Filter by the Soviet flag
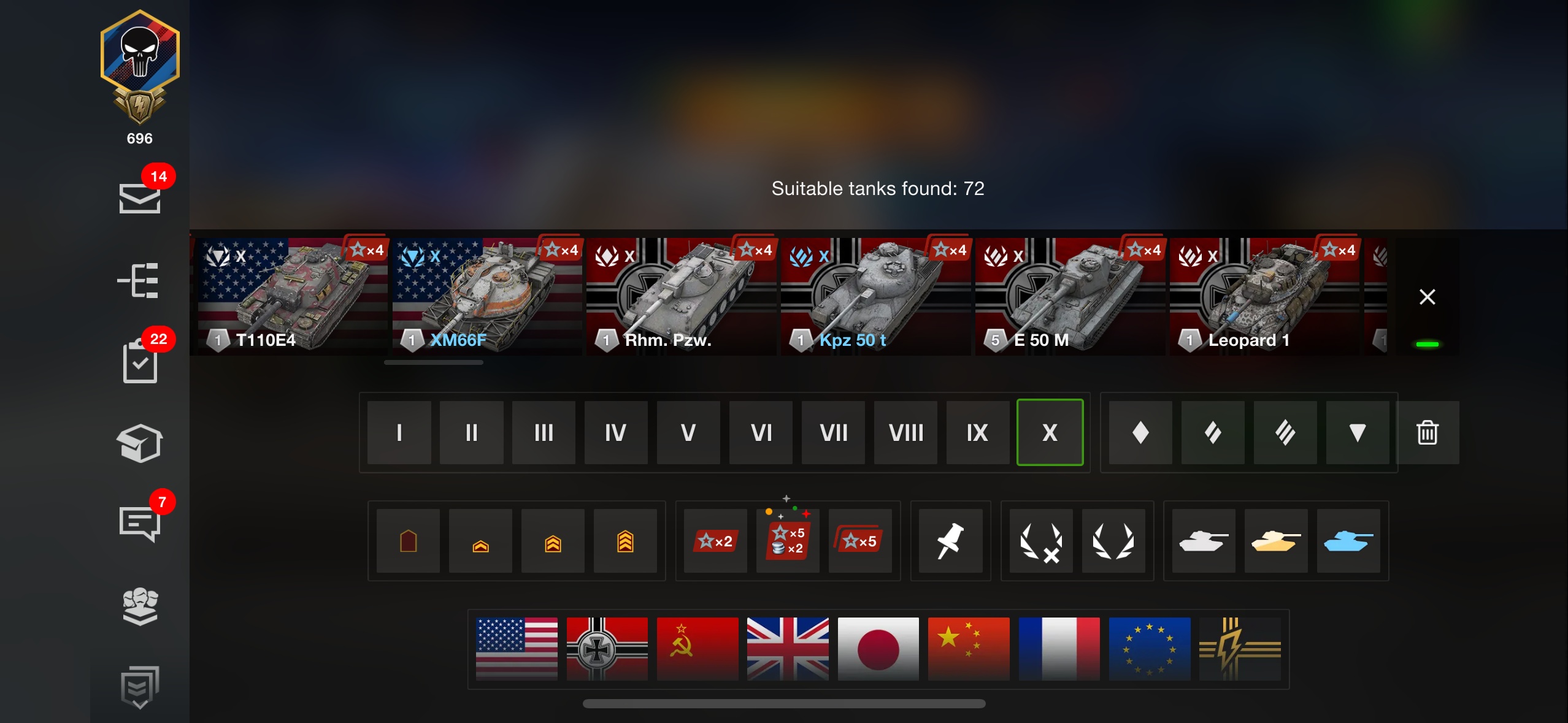The height and width of the screenshot is (723, 1568). [x=698, y=649]
